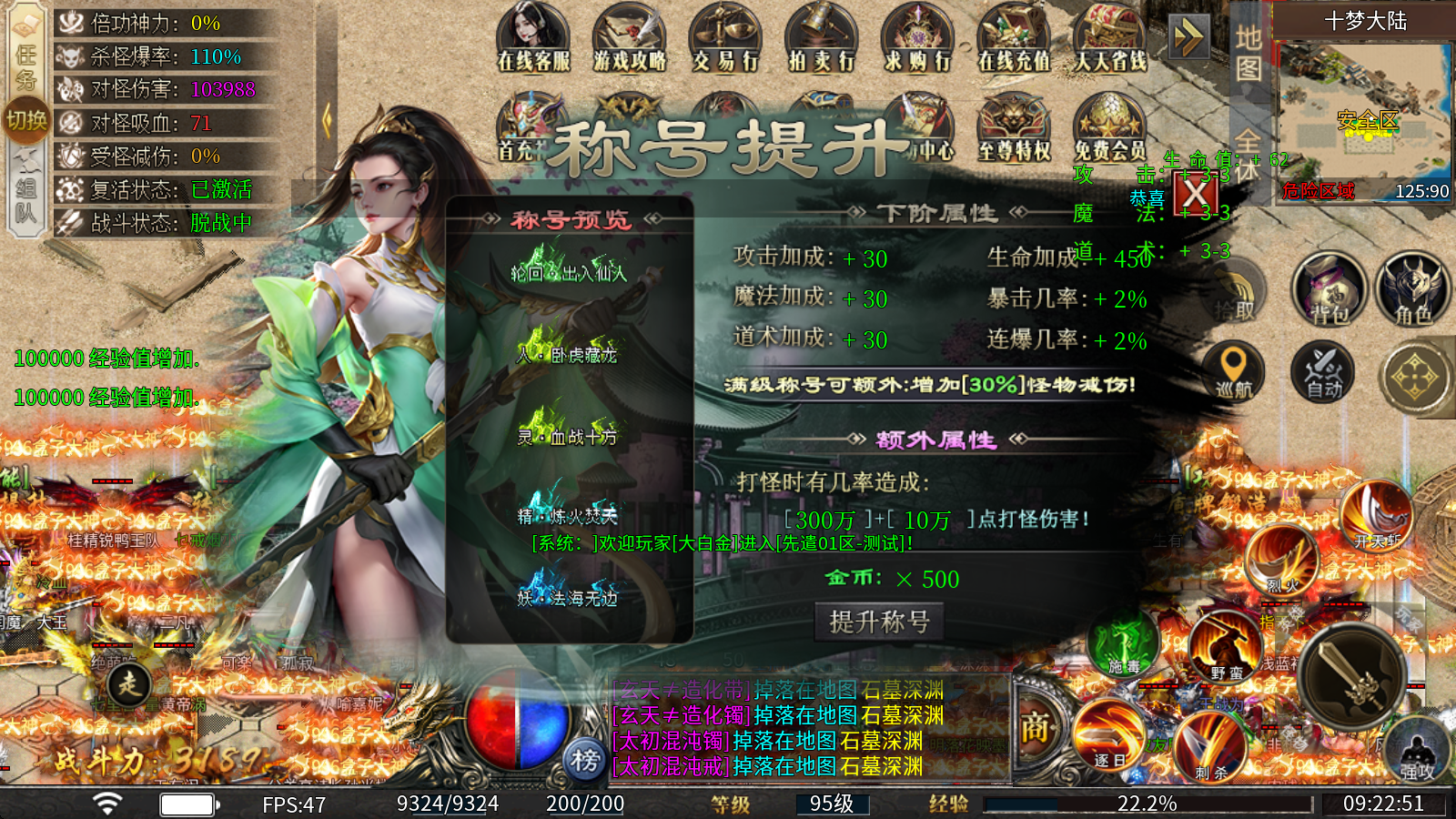Screen dimensions: 1456x819
Task: Switch to the 组队 team tab
Action: pyautogui.click(x=27, y=187)
